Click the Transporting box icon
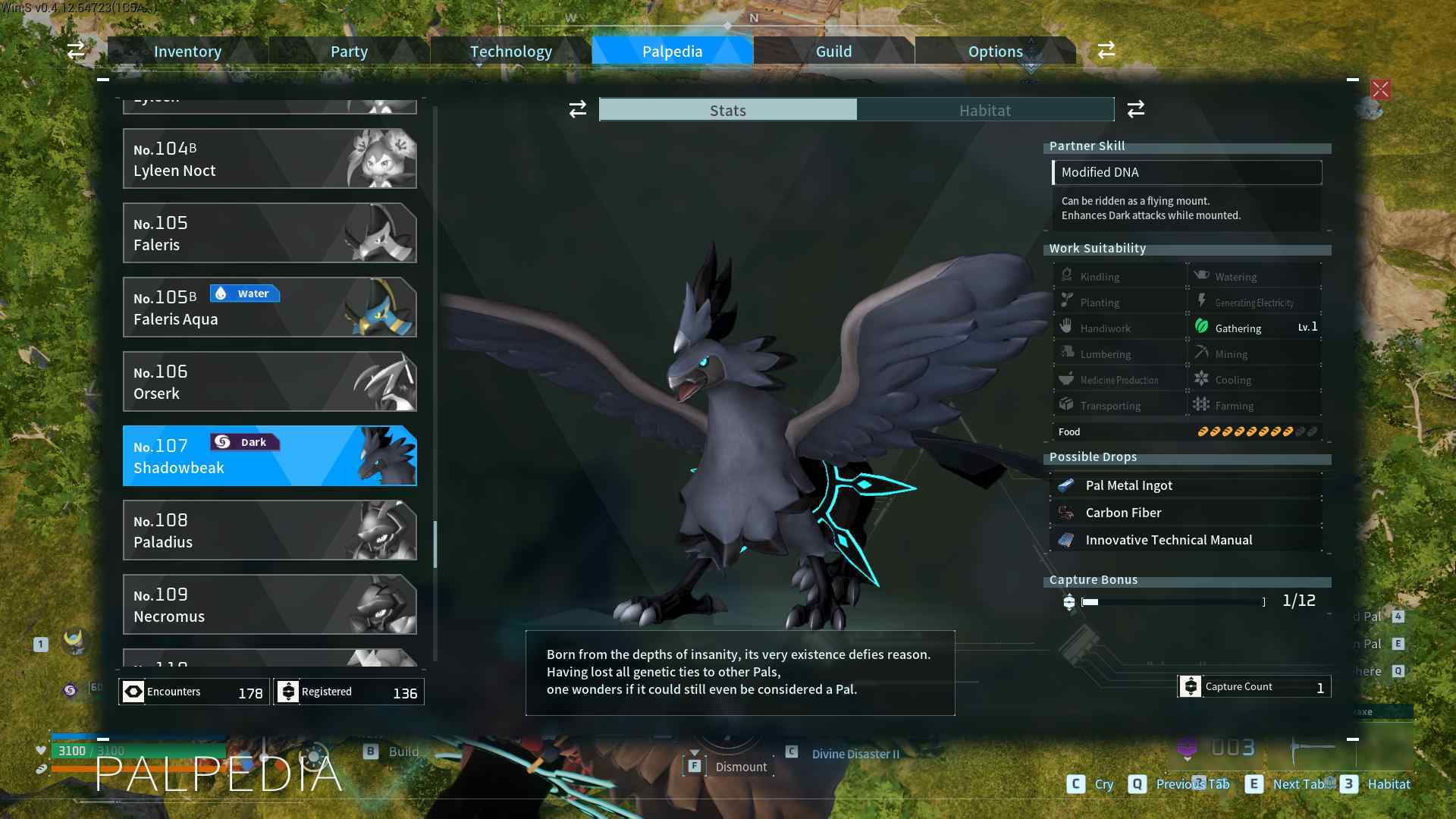 [x=1067, y=404]
